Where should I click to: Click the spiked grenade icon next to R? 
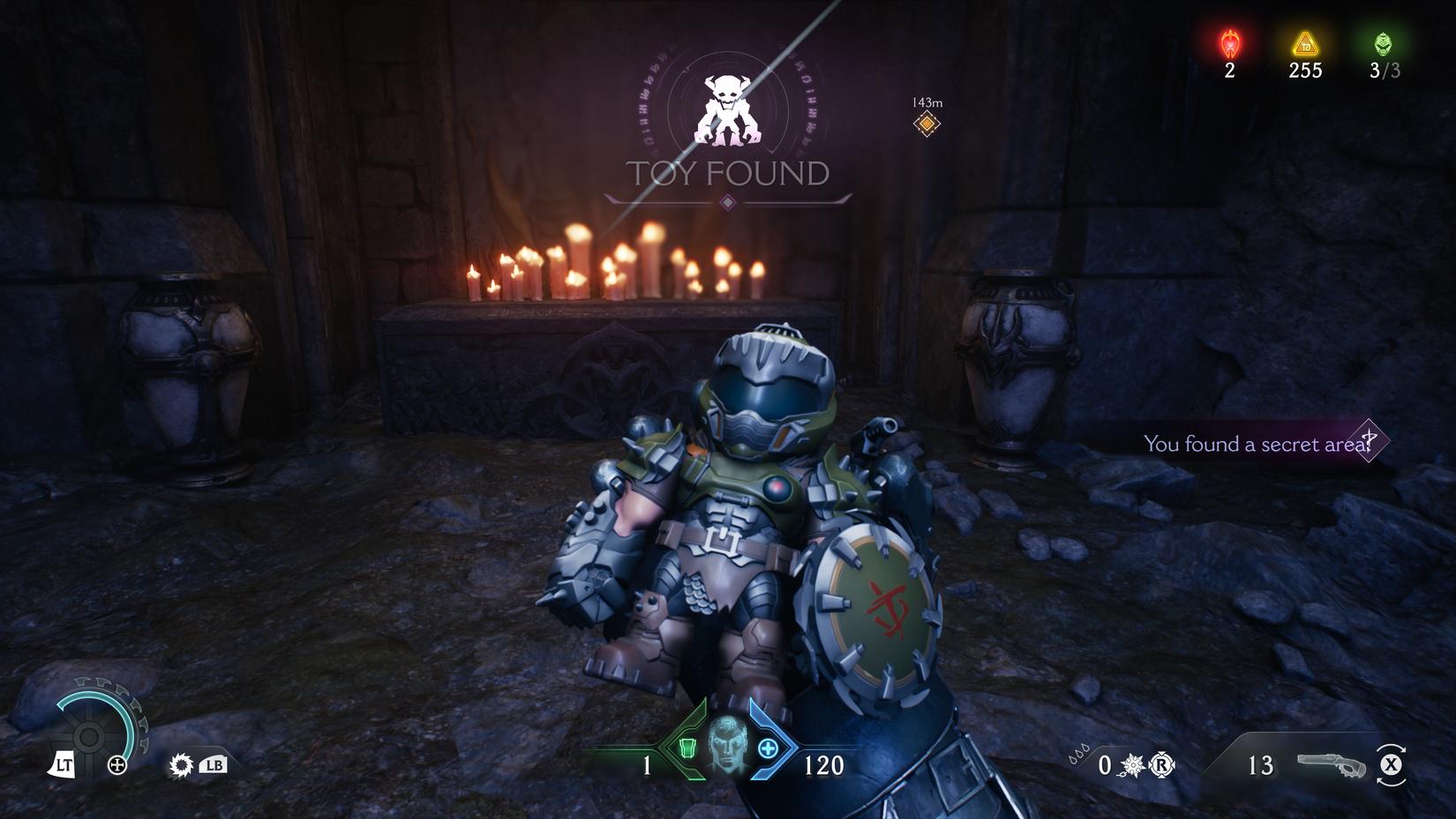pyautogui.click(x=1132, y=764)
